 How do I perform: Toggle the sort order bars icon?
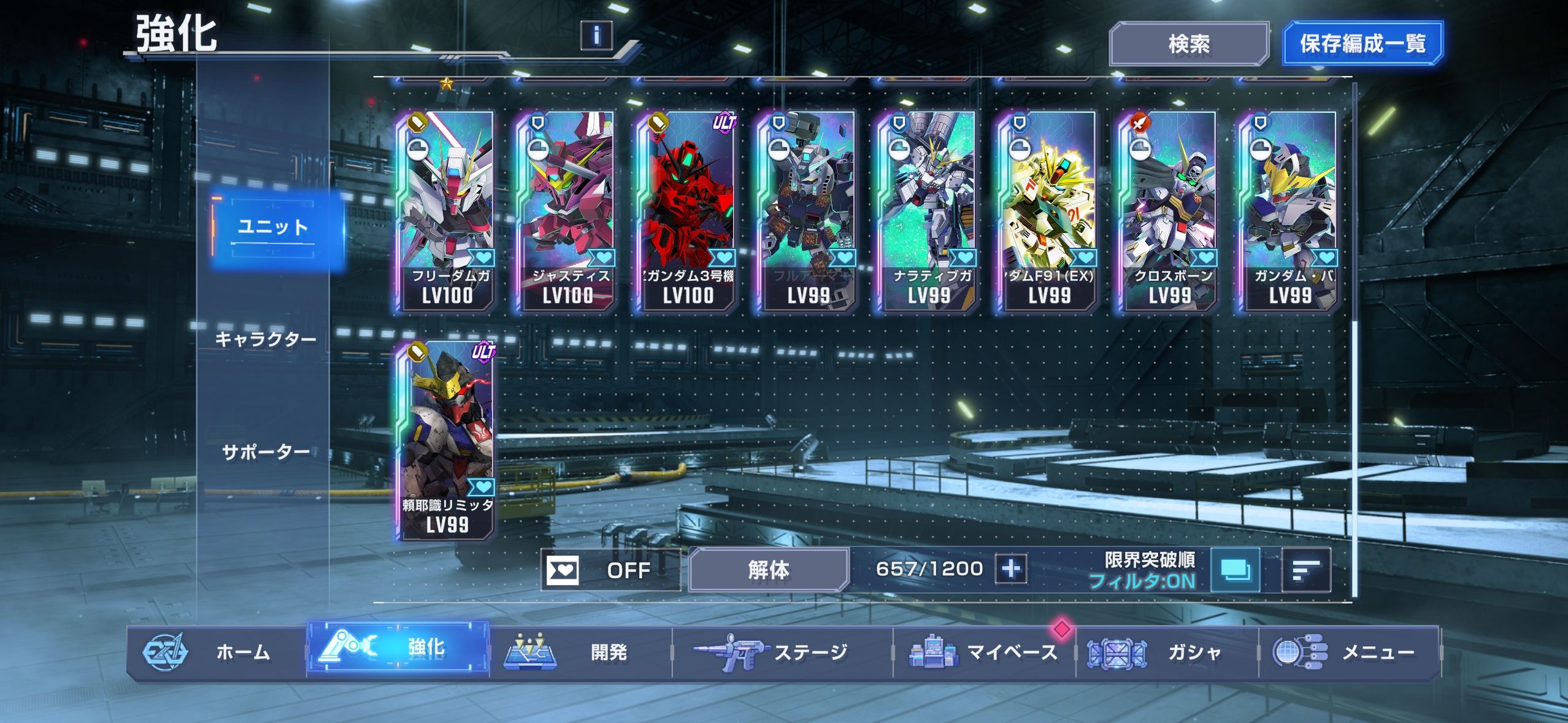(x=1306, y=570)
